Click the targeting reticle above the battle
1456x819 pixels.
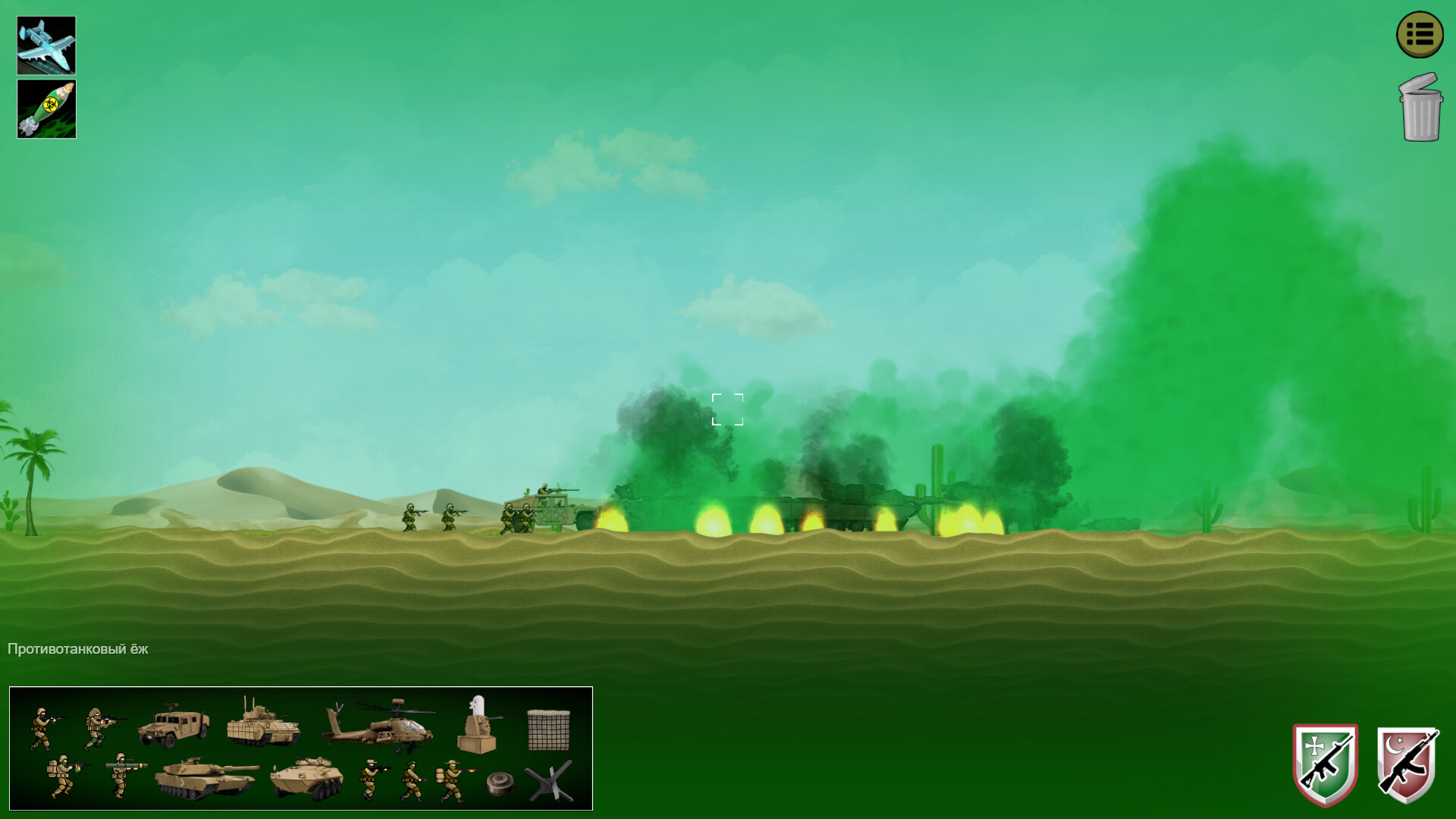click(x=727, y=409)
